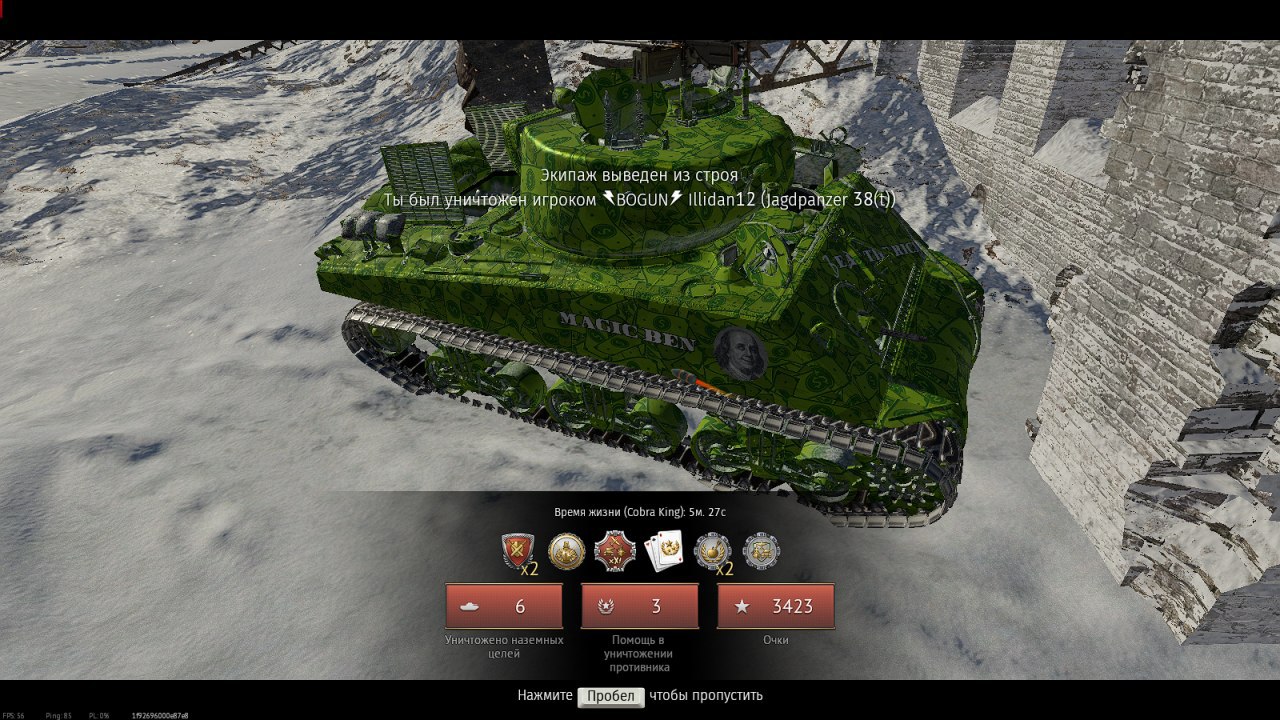Select the red shield crossed-swords award
Screen dimensions: 1280x720
(517, 551)
